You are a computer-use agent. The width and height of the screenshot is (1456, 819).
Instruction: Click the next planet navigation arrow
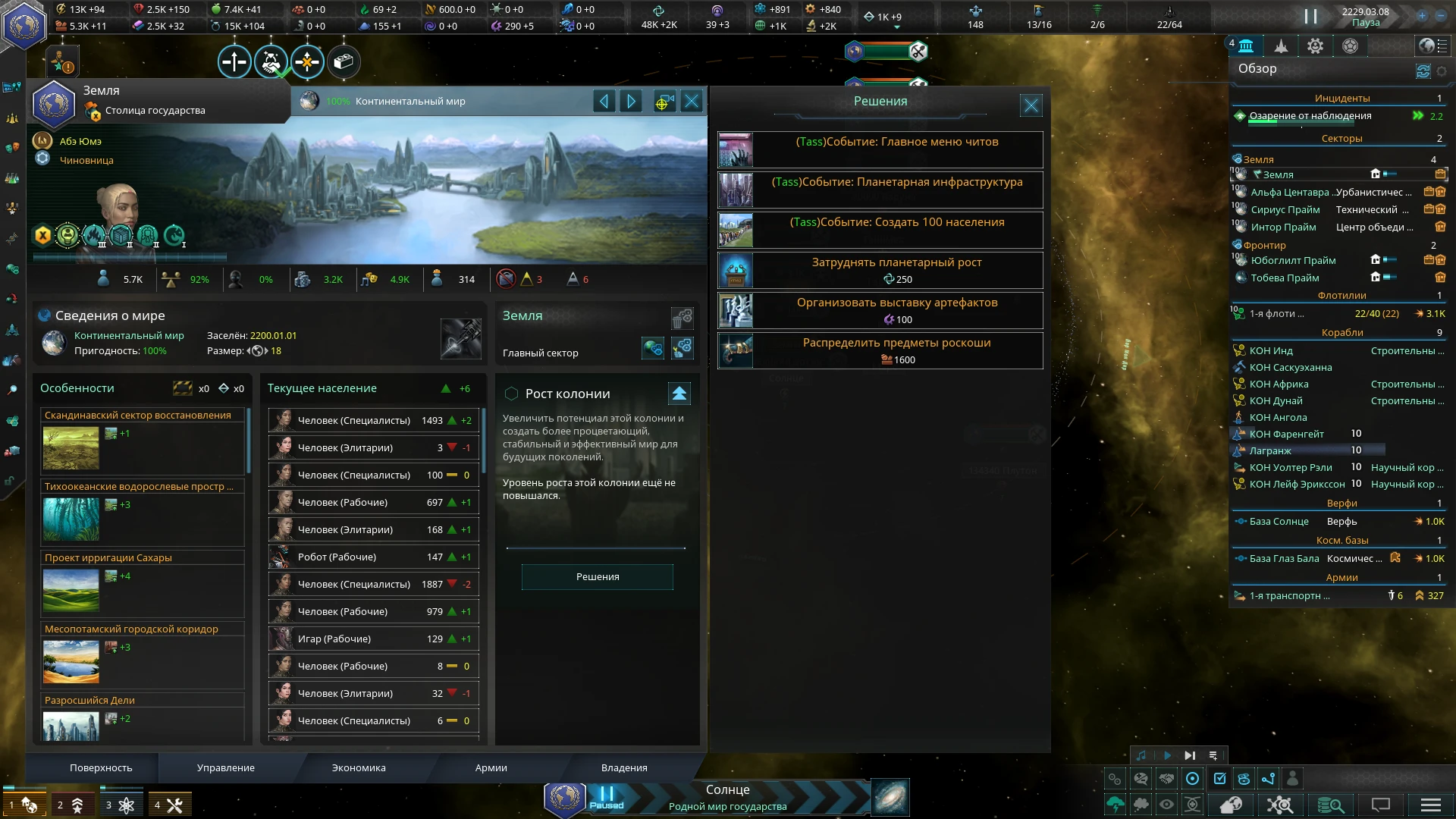tap(631, 101)
